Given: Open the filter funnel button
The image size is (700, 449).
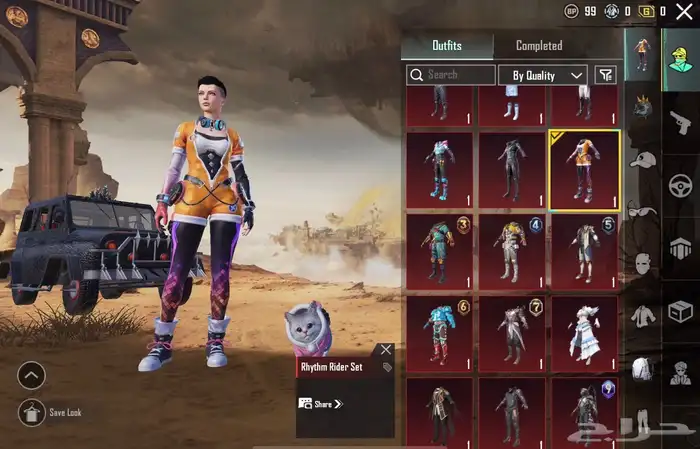Looking at the screenshot, I should coord(605,75).
